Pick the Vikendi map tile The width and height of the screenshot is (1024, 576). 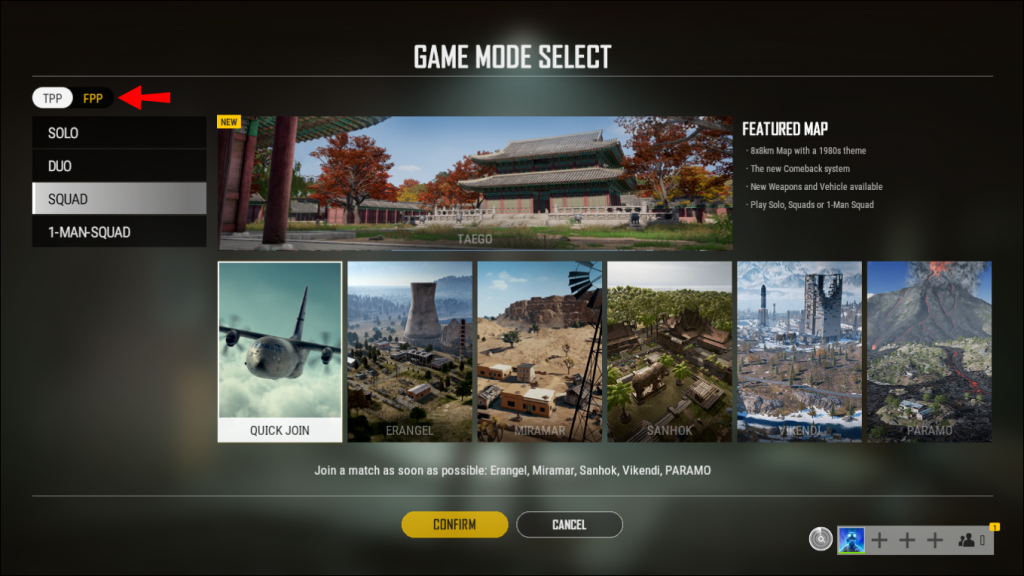800,351
